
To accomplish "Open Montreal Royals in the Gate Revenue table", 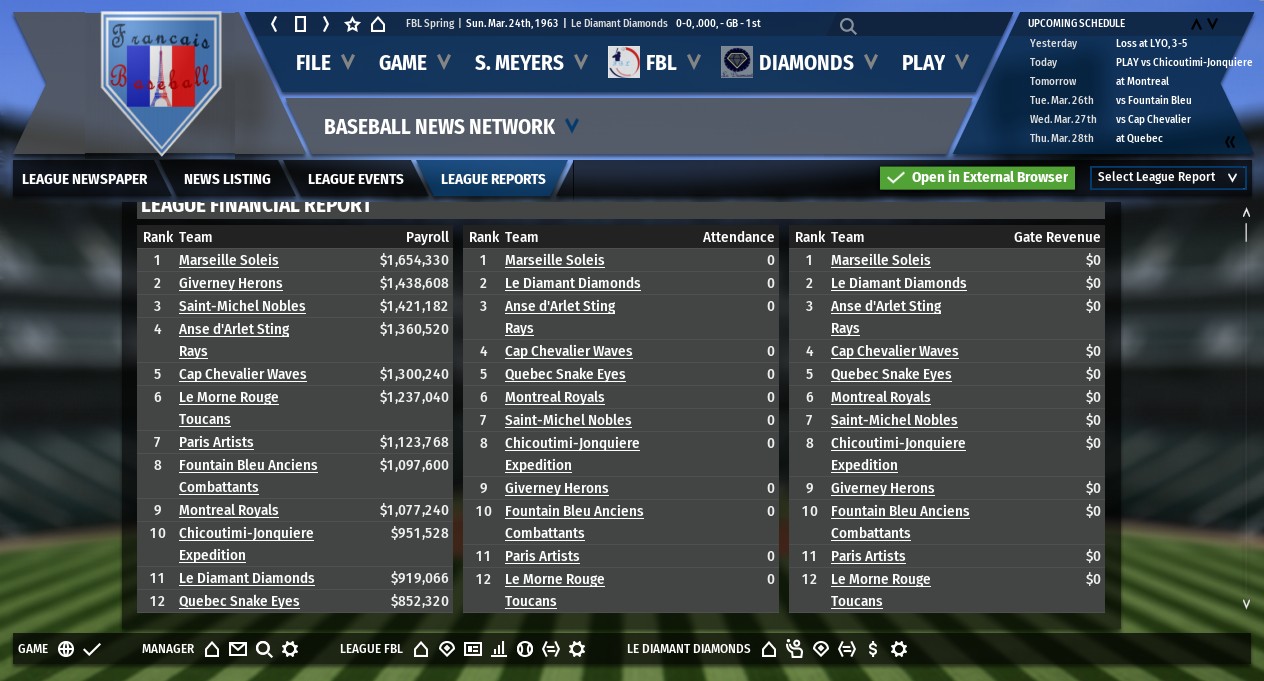I will coord(880,397).
